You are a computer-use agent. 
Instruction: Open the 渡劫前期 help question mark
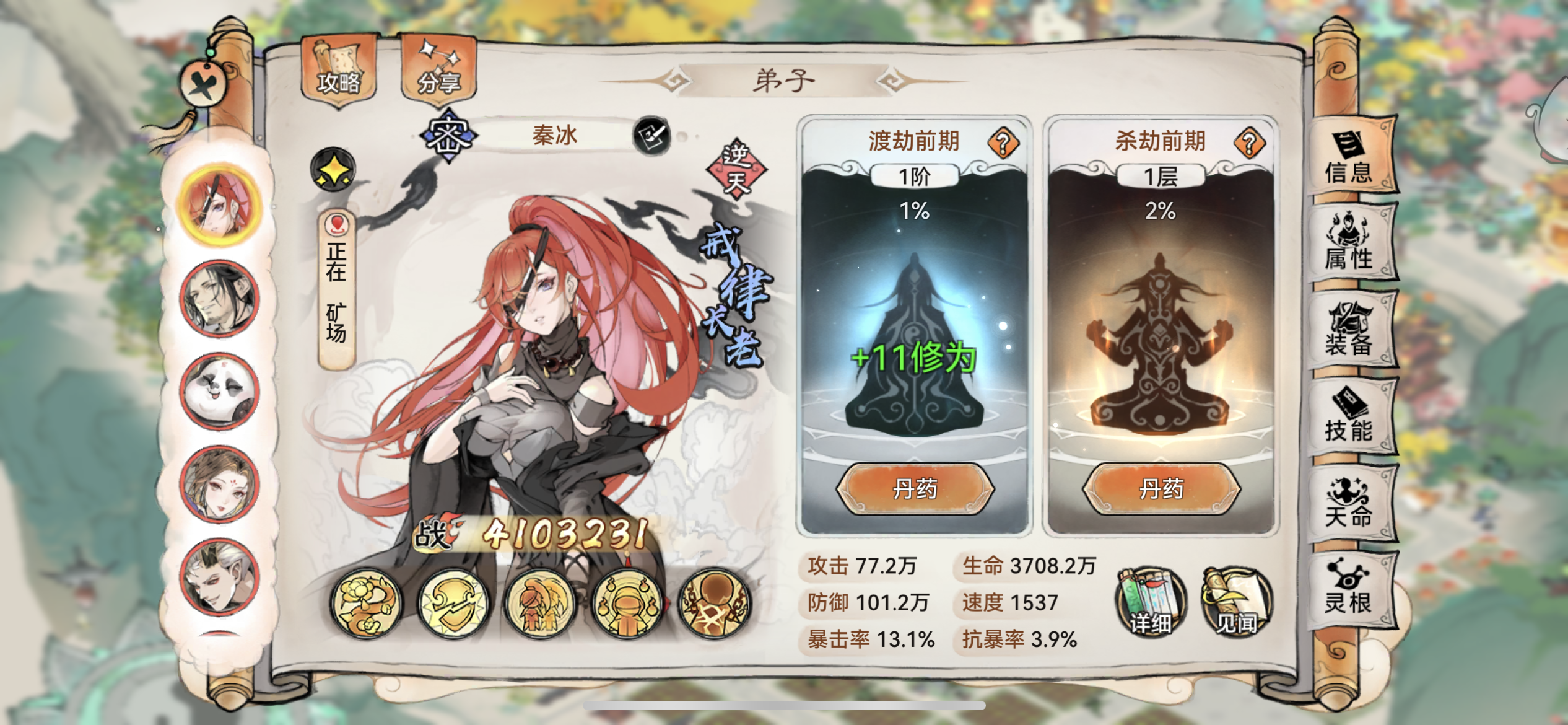pyautogui.click(x=1003, y=142)
